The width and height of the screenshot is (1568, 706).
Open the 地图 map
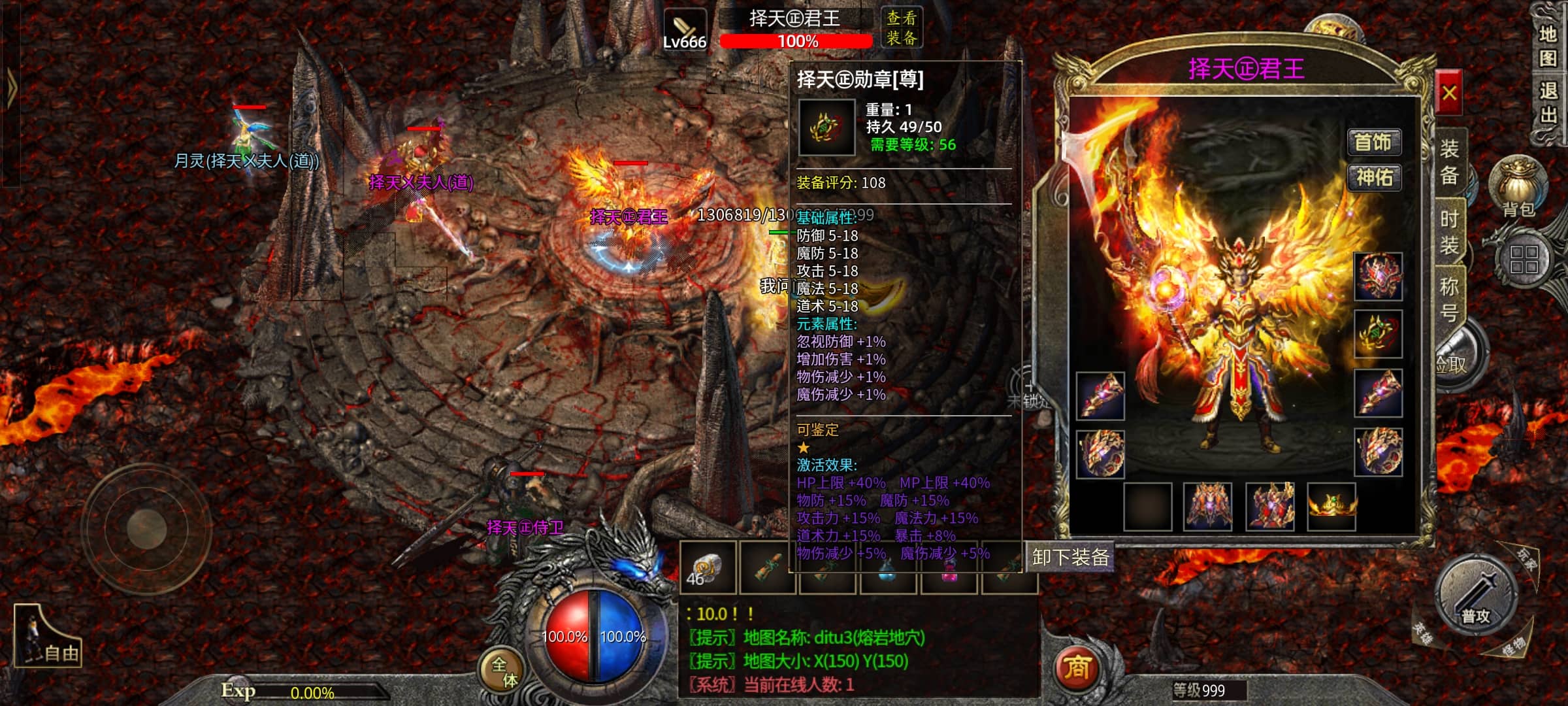click(1548, 46)
